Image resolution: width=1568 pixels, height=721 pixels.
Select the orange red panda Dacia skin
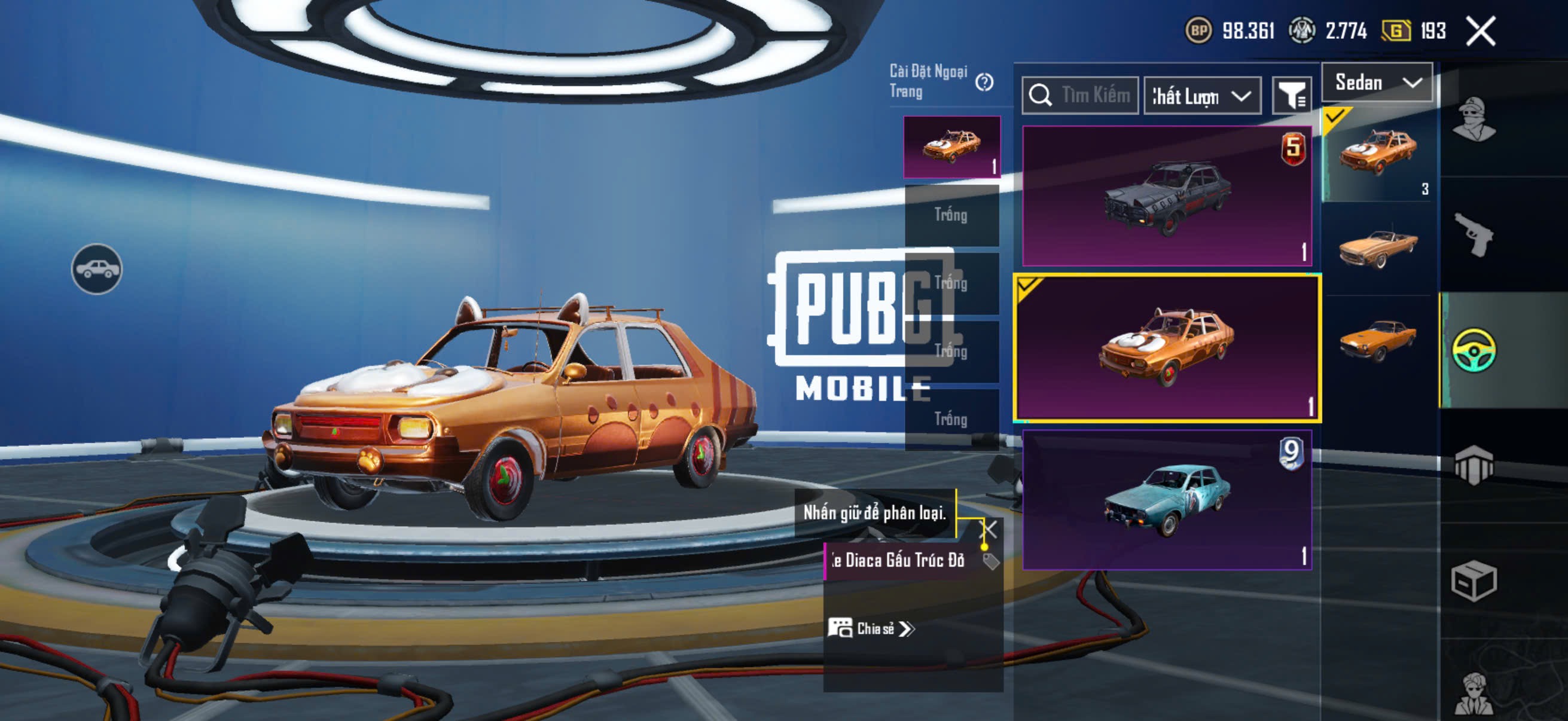pos(1166,347)
